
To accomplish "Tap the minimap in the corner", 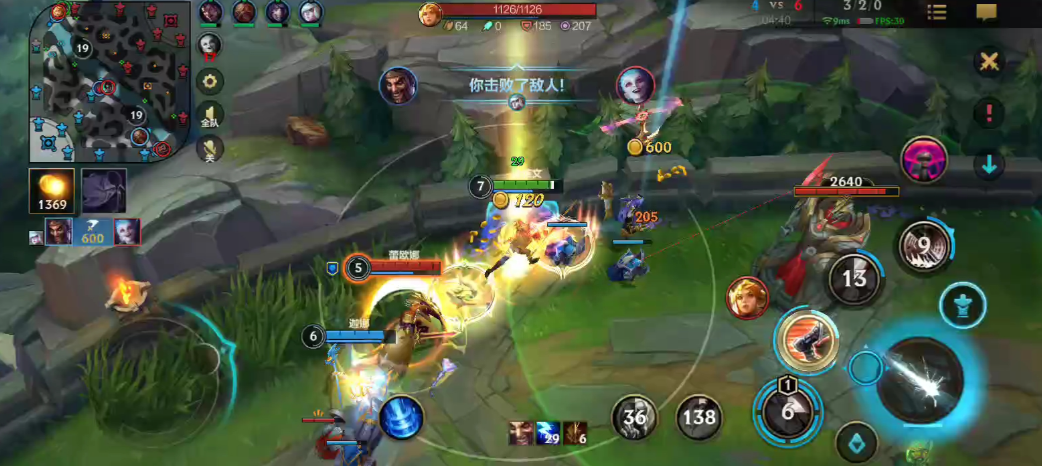I will pyautogui.click(x=111, y=82).
